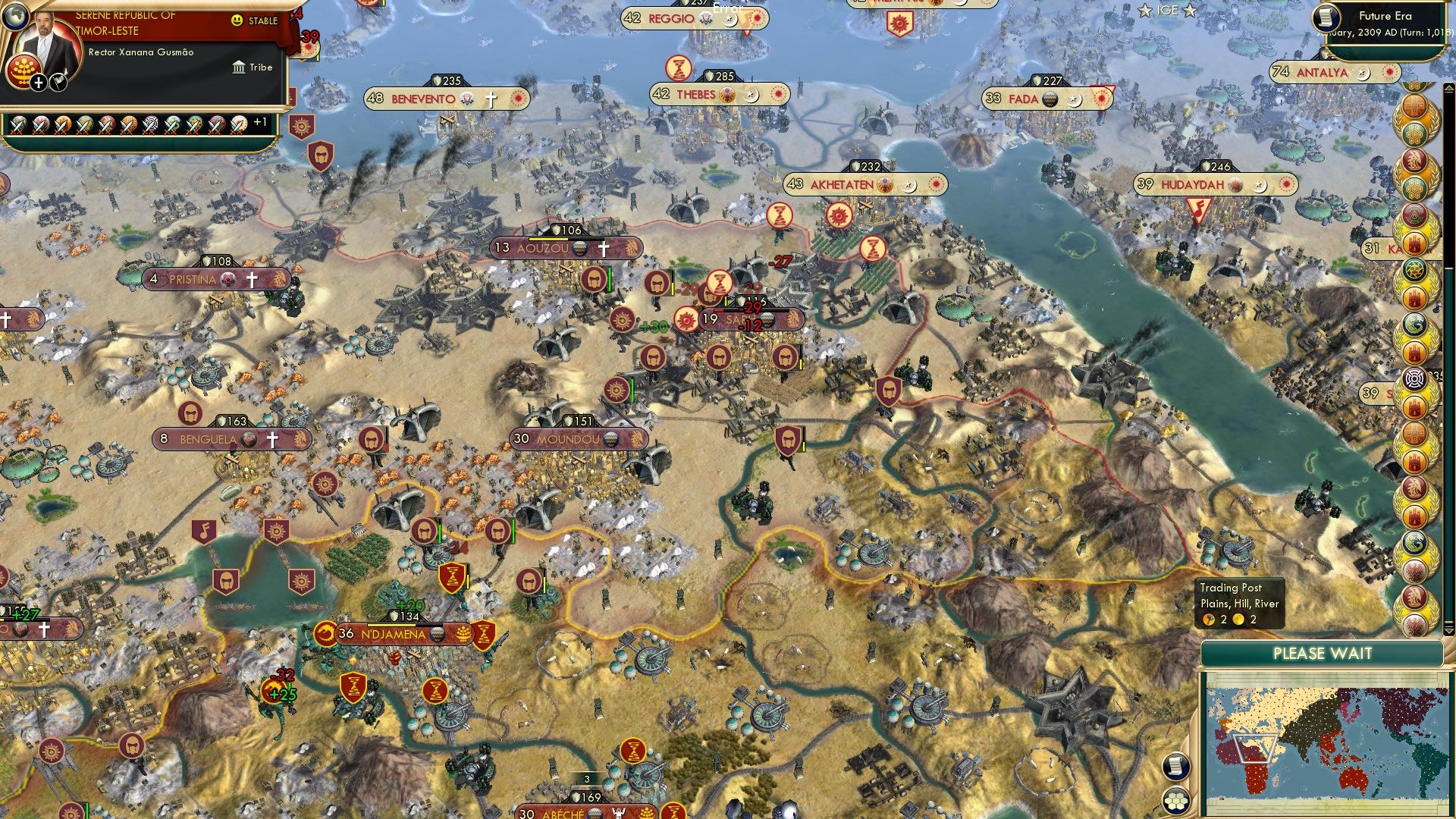Click the white flag icon under the leader portrait

pyautogui.click(x=58, y=83)
